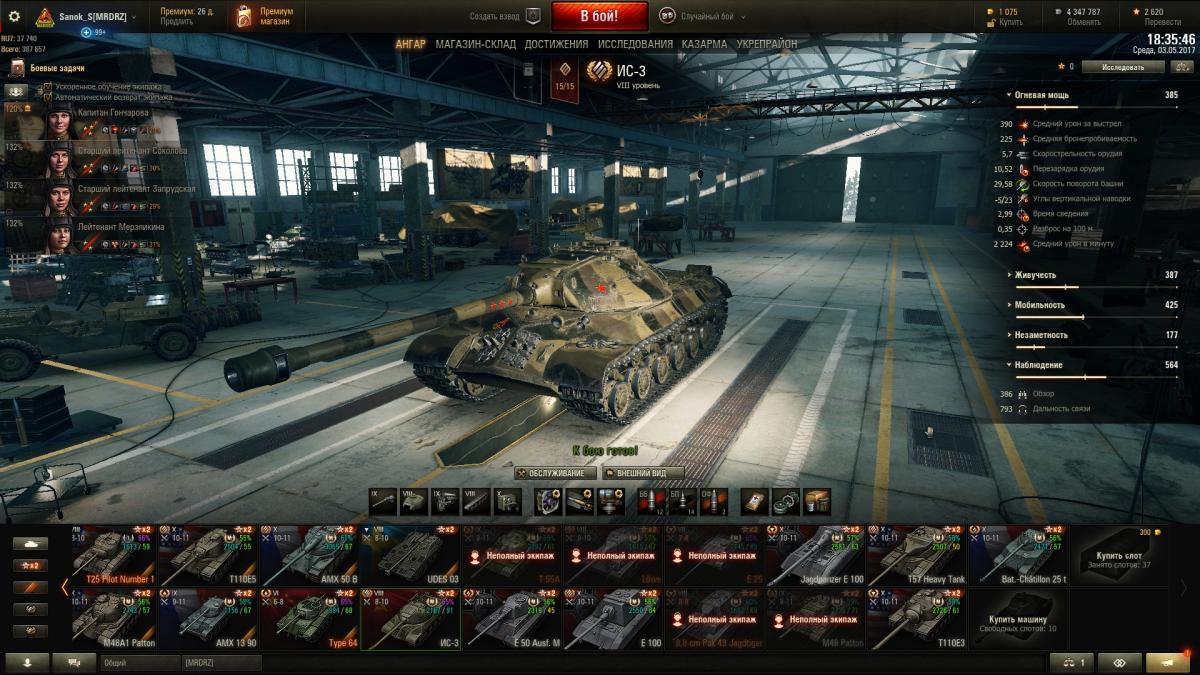
Task: Select the T25 Pilot Number 1 tank
Action: point(112,555)
